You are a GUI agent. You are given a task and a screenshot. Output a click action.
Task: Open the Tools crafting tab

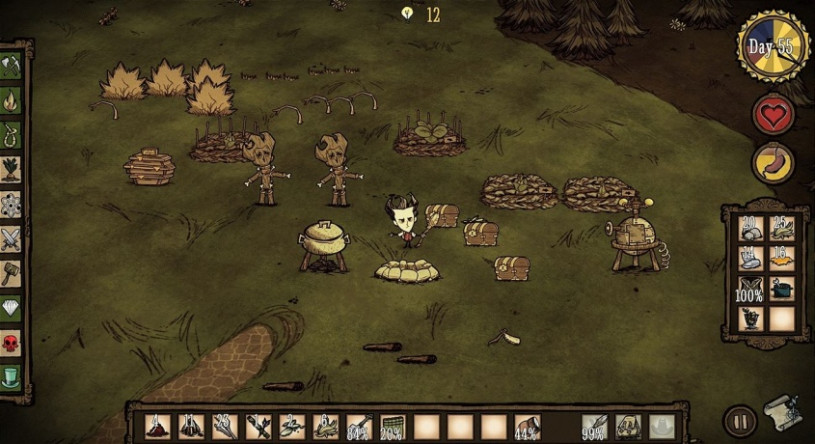tap(11, 66)
